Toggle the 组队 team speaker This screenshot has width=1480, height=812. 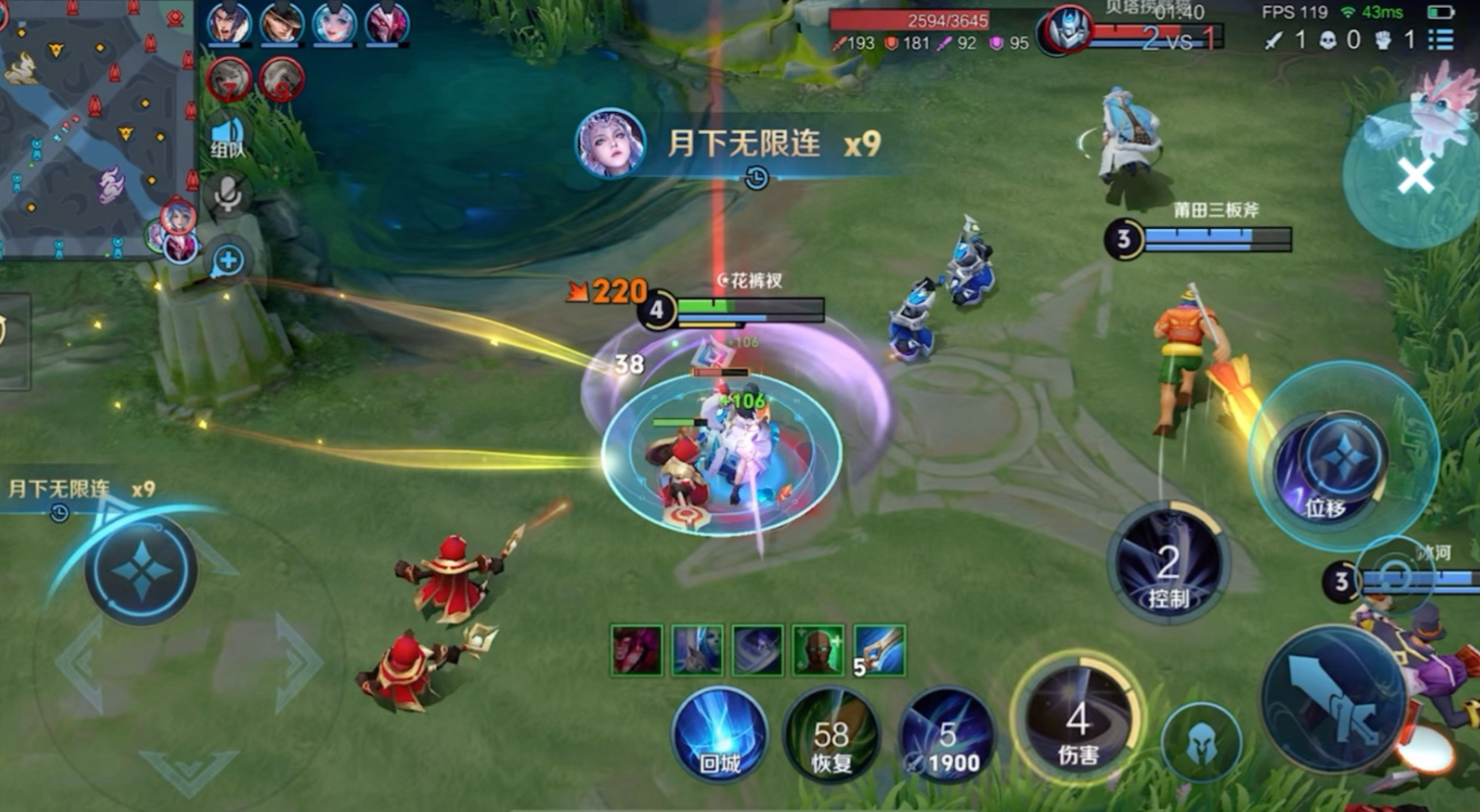pyautogui.click(x=227, y=138)
